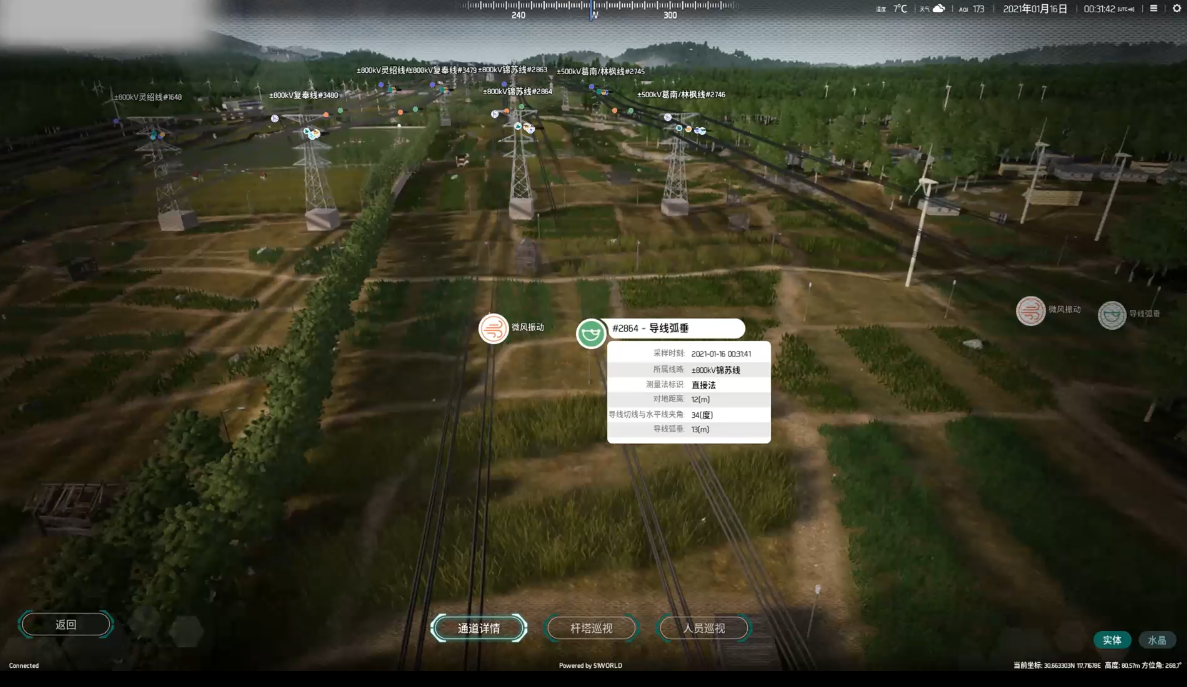The width and height of the screenshot is (1187, 687).
Task: Select the faded 导线弧垂 marker without a tower number
Action: coord(1112,315)
